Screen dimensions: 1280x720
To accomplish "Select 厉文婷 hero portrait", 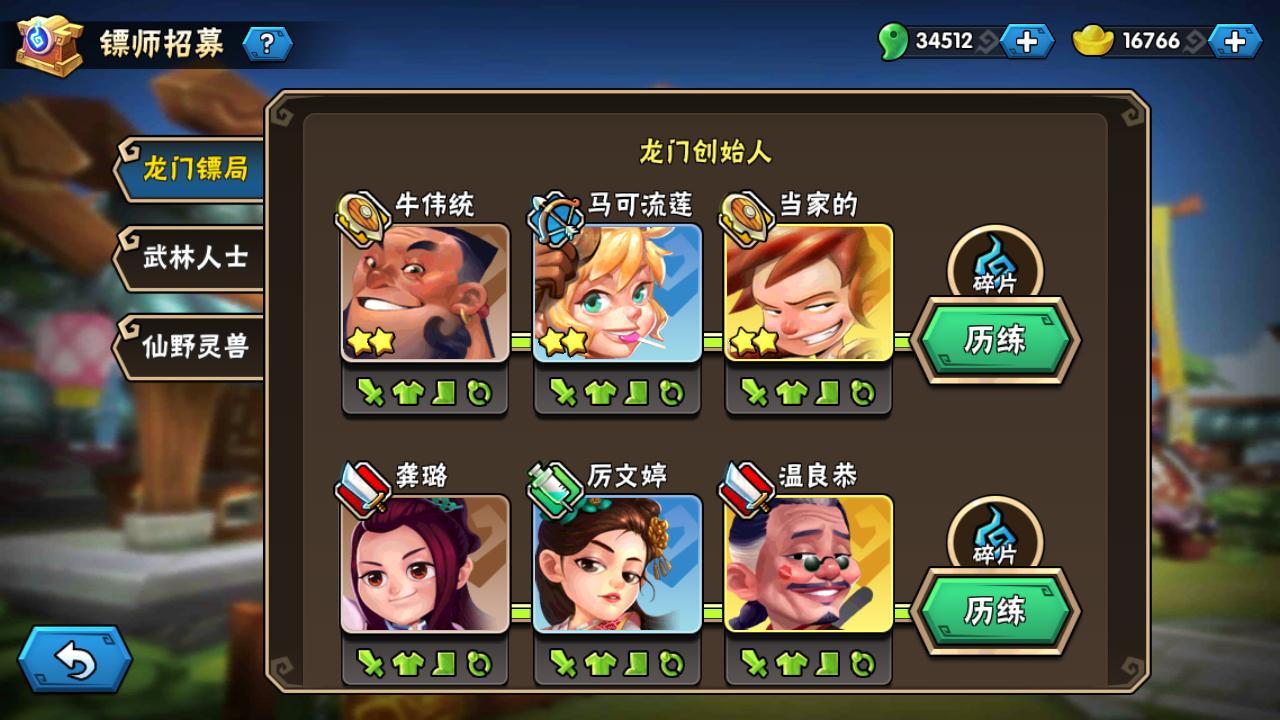I will pos(617,563).
